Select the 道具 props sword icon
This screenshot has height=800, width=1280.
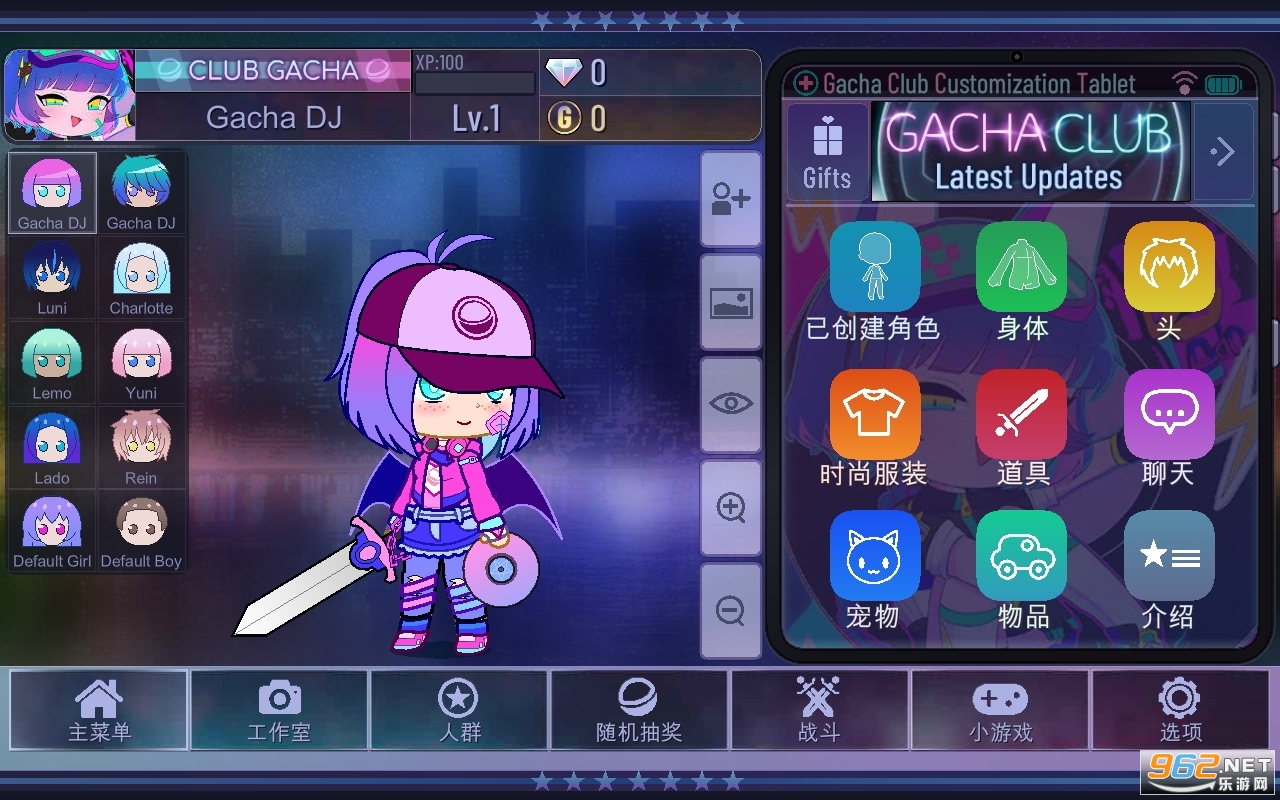point(1022,413)
